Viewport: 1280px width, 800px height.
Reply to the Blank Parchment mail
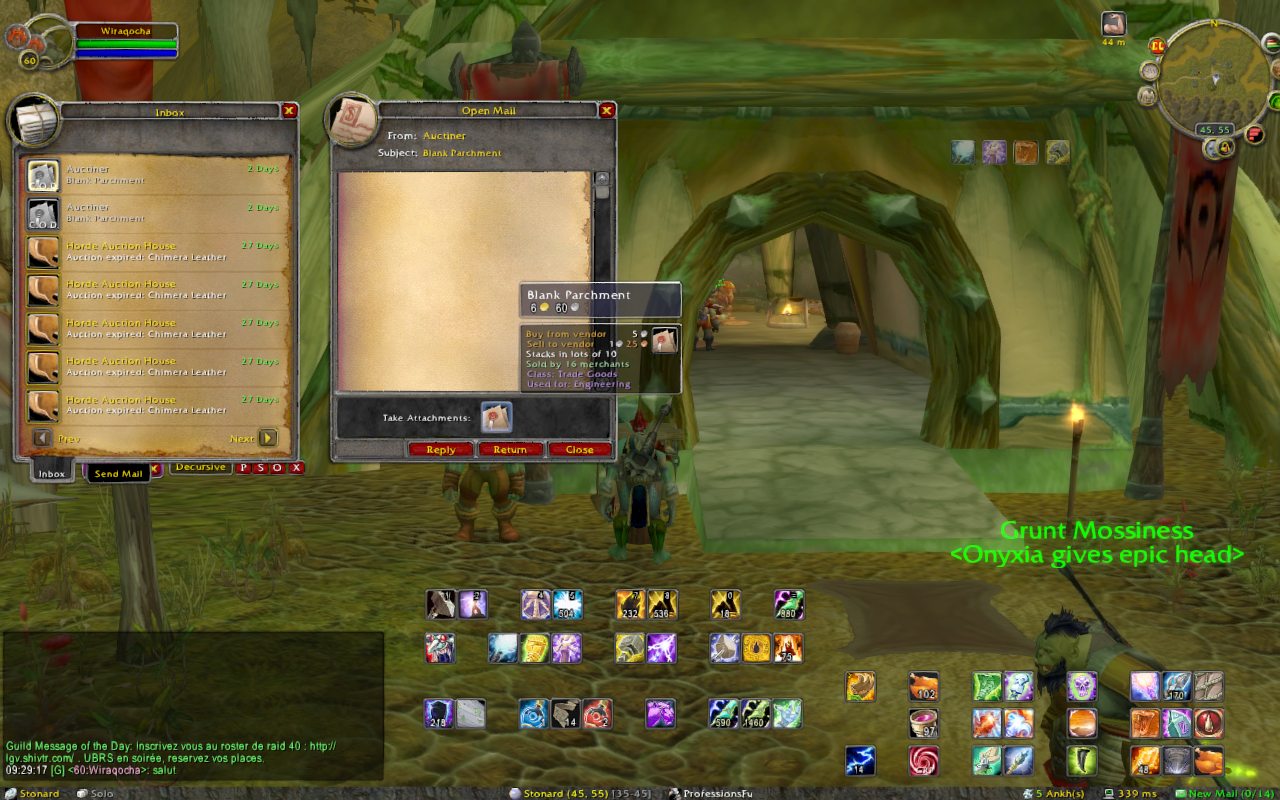tap(441, 450)
